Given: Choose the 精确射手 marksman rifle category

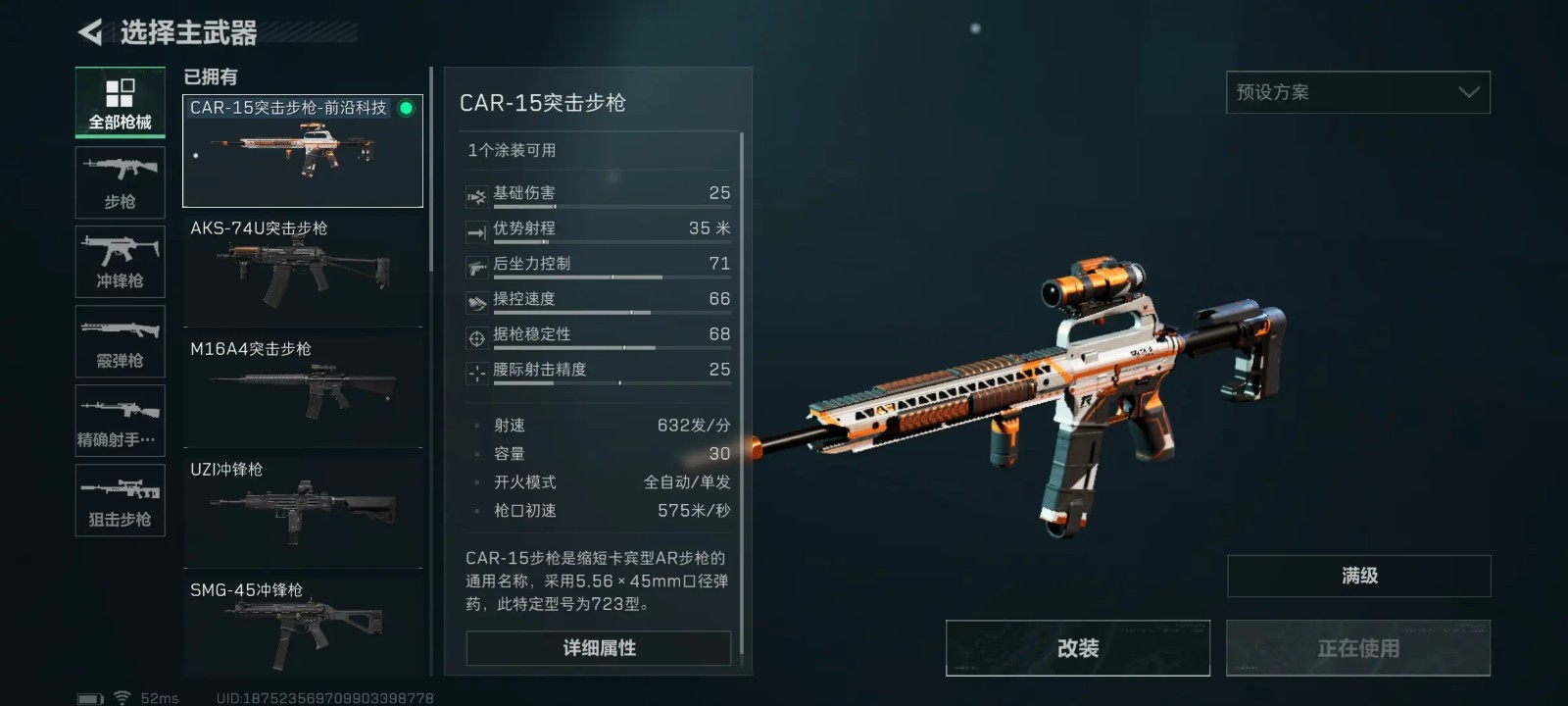Looking at the screenshot, I should pyautogui.click(x=120, y=421).
